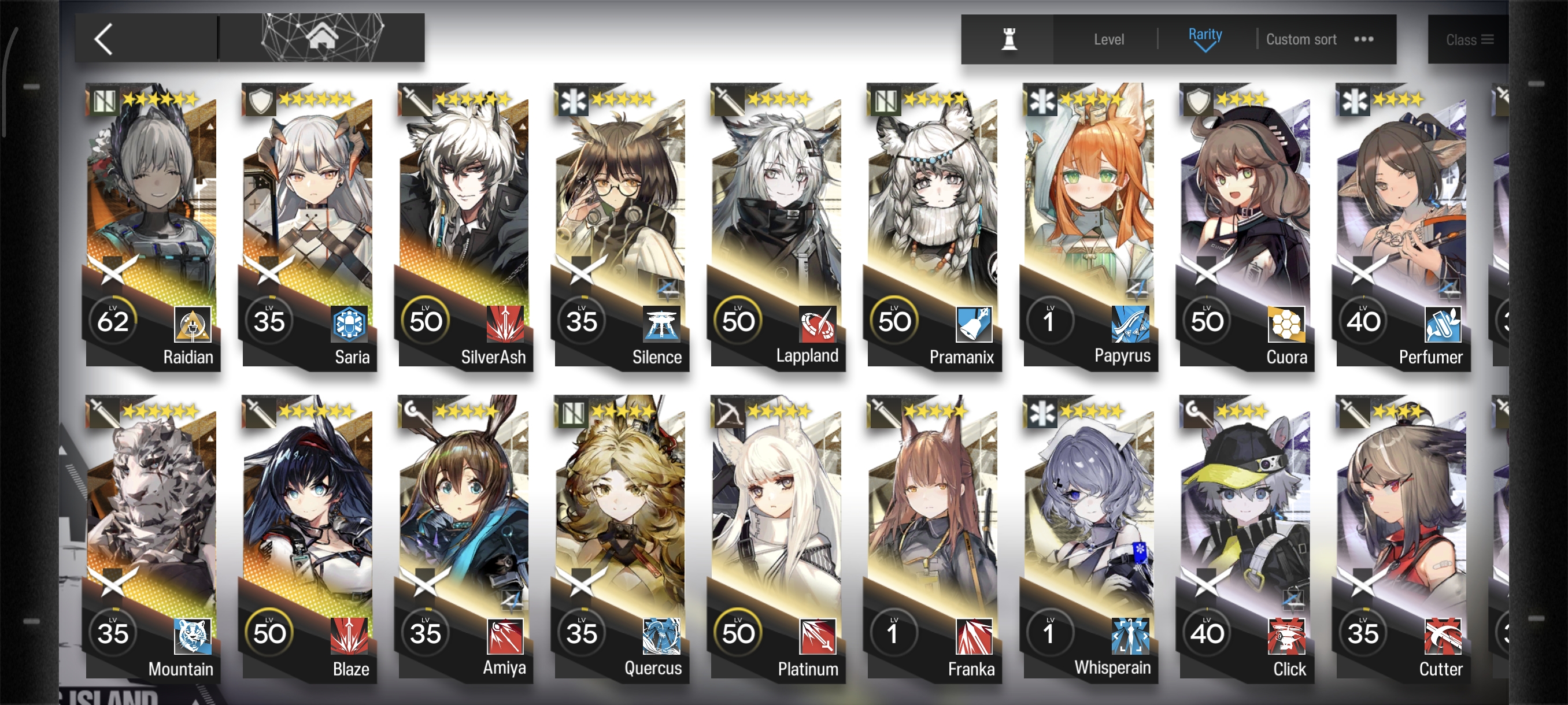This screenshot has width=1568, height=705.
Task: Open Lappland's operator card
Action: tap(777, 225)
